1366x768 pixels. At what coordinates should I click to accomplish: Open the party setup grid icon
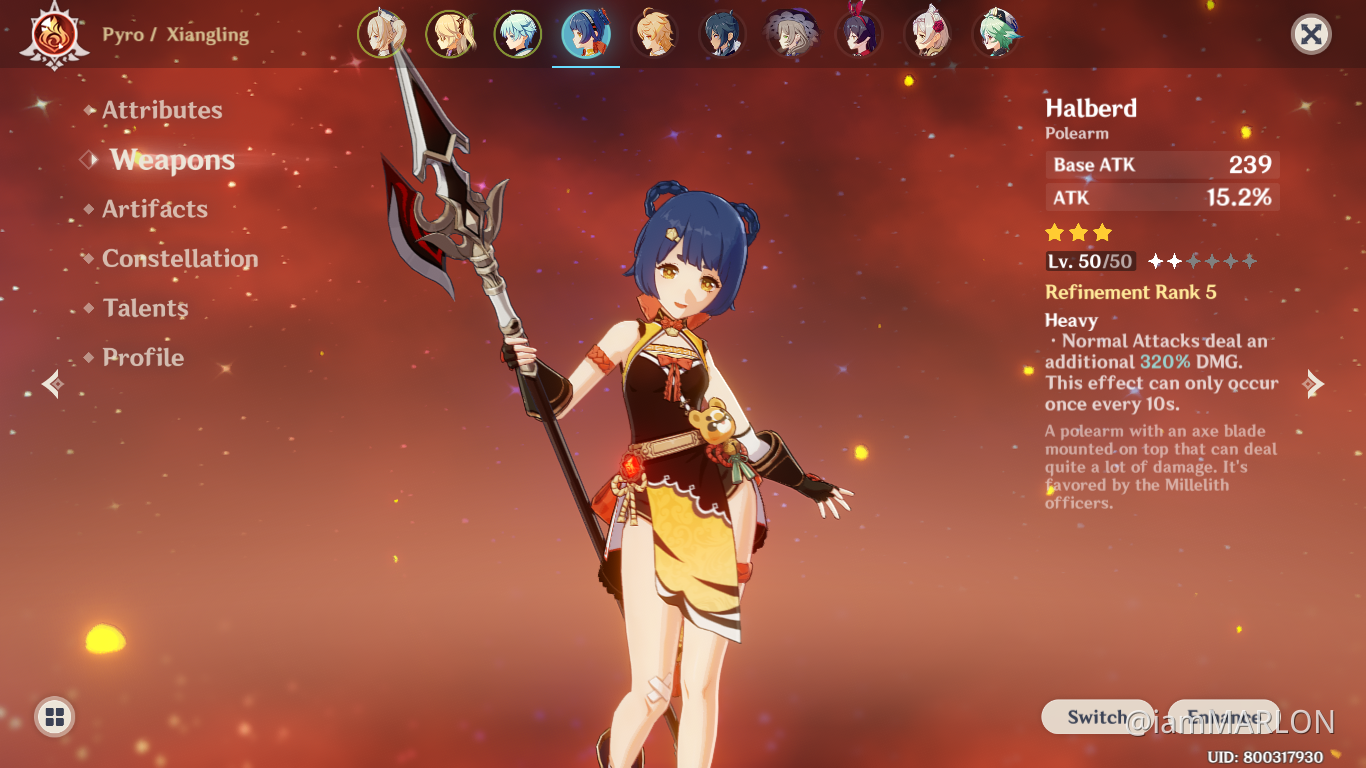[x=53, y=716]
